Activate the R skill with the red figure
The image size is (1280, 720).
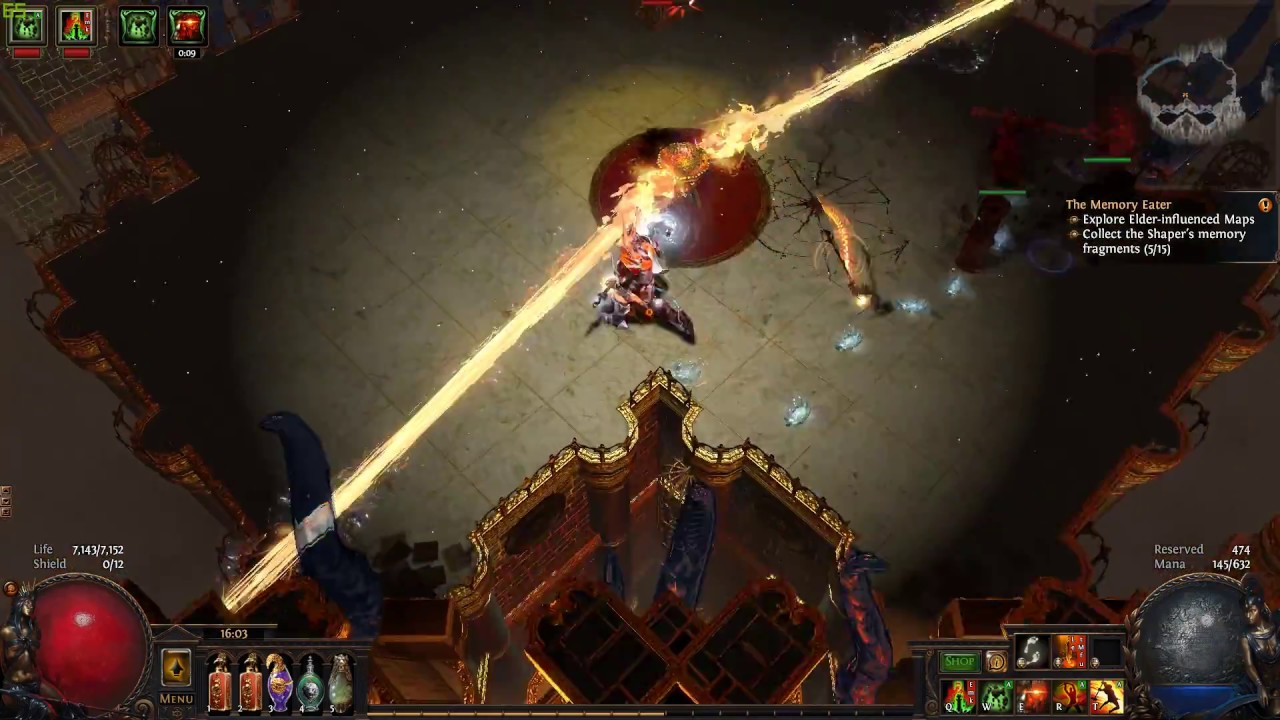point(1069,696)
